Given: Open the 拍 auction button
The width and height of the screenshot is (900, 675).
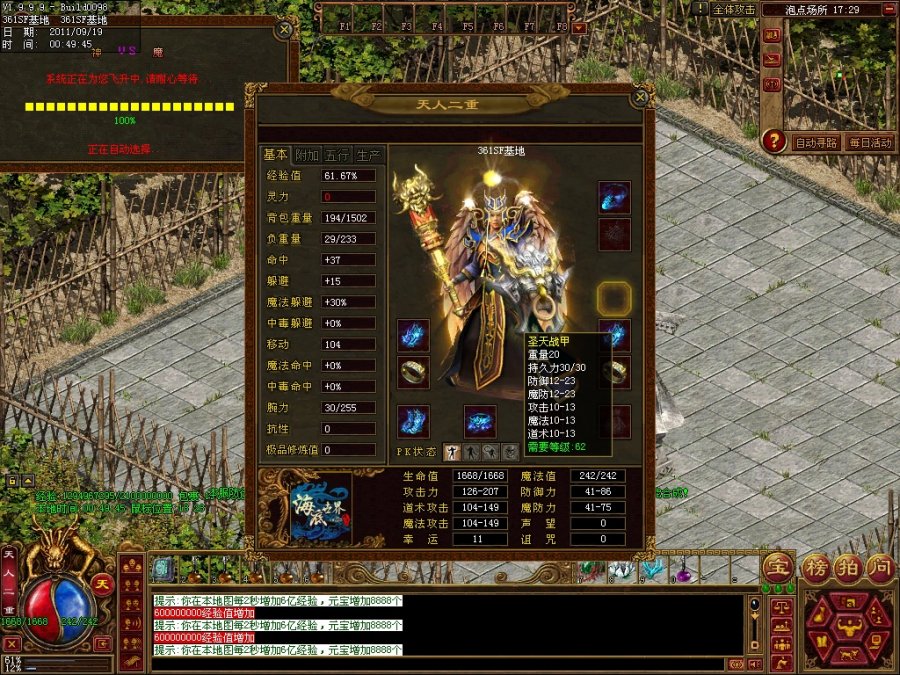Looking at the screenshot, I should [x=848, y=567].
